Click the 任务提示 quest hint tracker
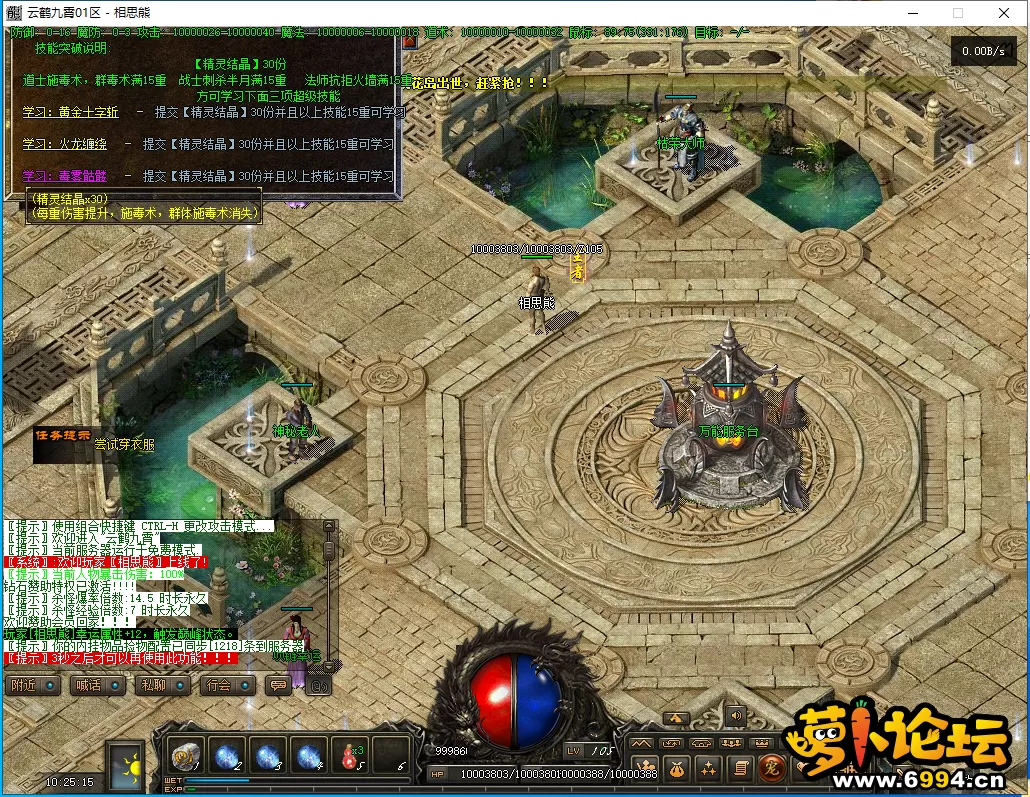 63,436
